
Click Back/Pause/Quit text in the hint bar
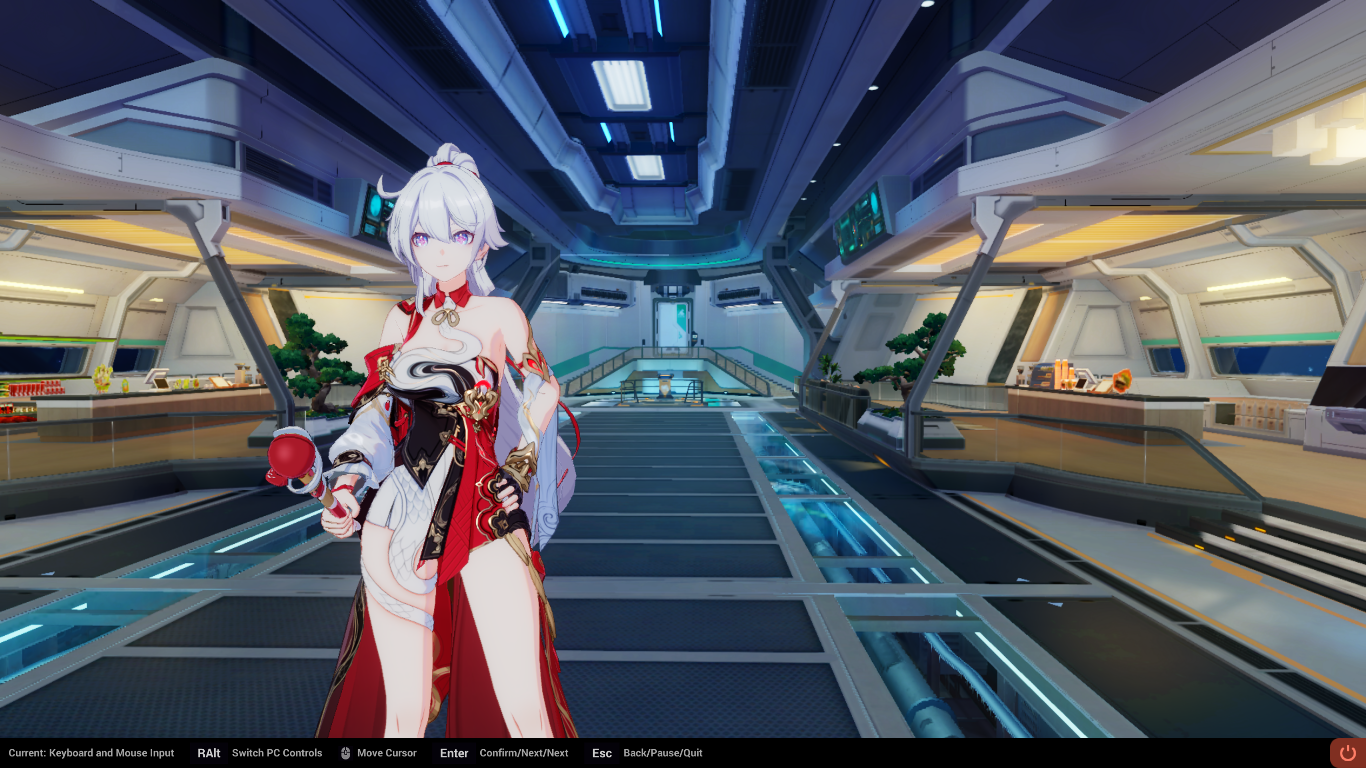[662, 753]
